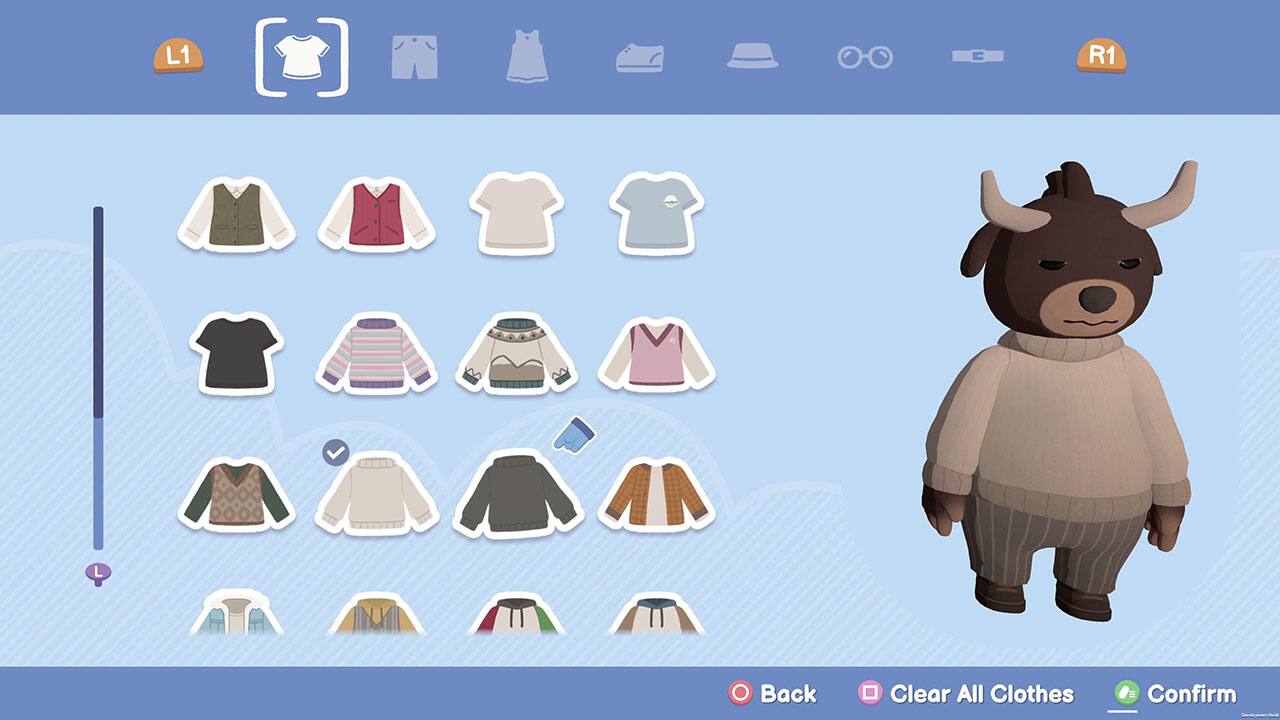
Task: Select the dress category icon
Action: [526, 57]
